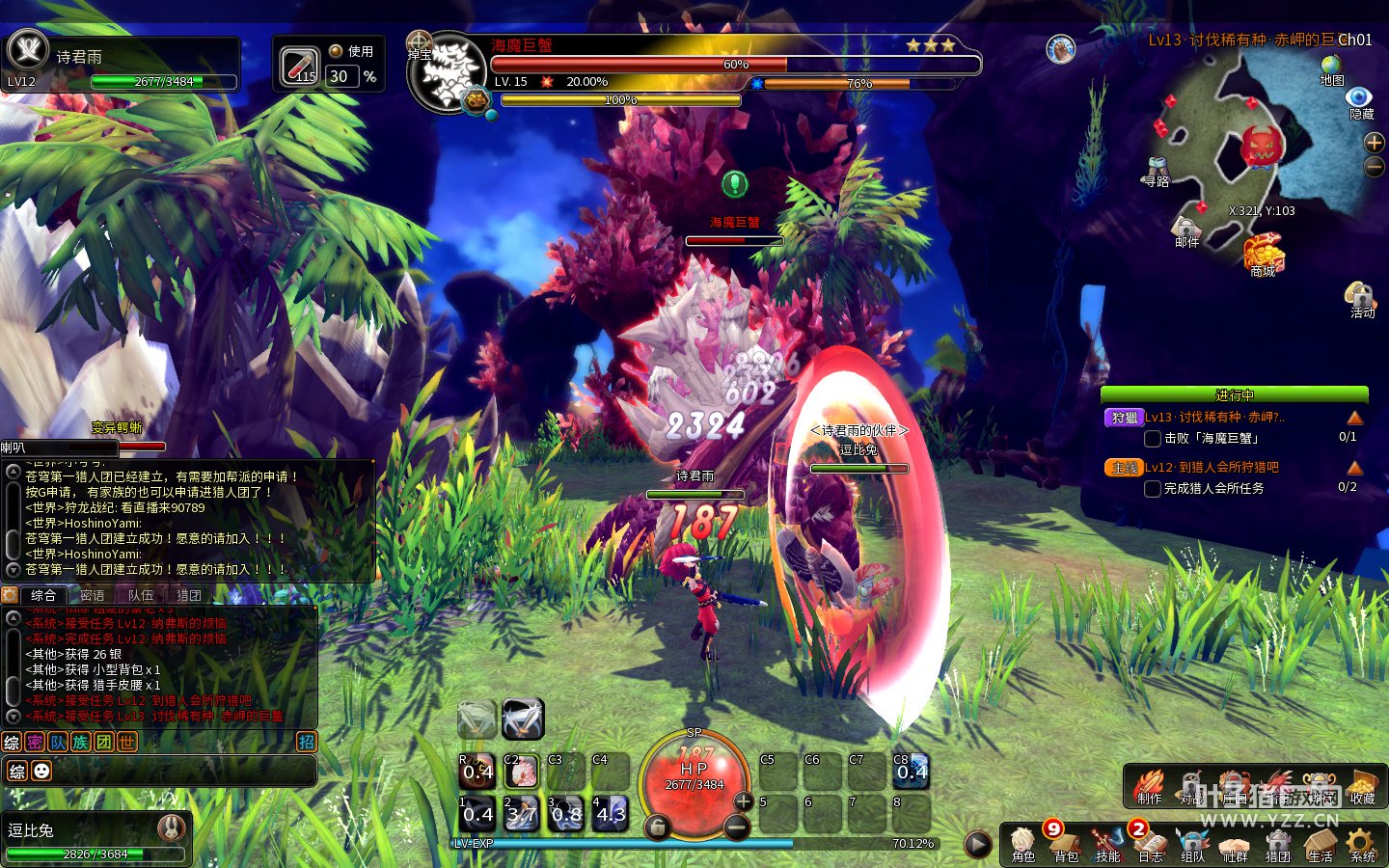Zoom out the minimap with minus button
This screenshot has width=1389, height=868.
coord(1375,167)
